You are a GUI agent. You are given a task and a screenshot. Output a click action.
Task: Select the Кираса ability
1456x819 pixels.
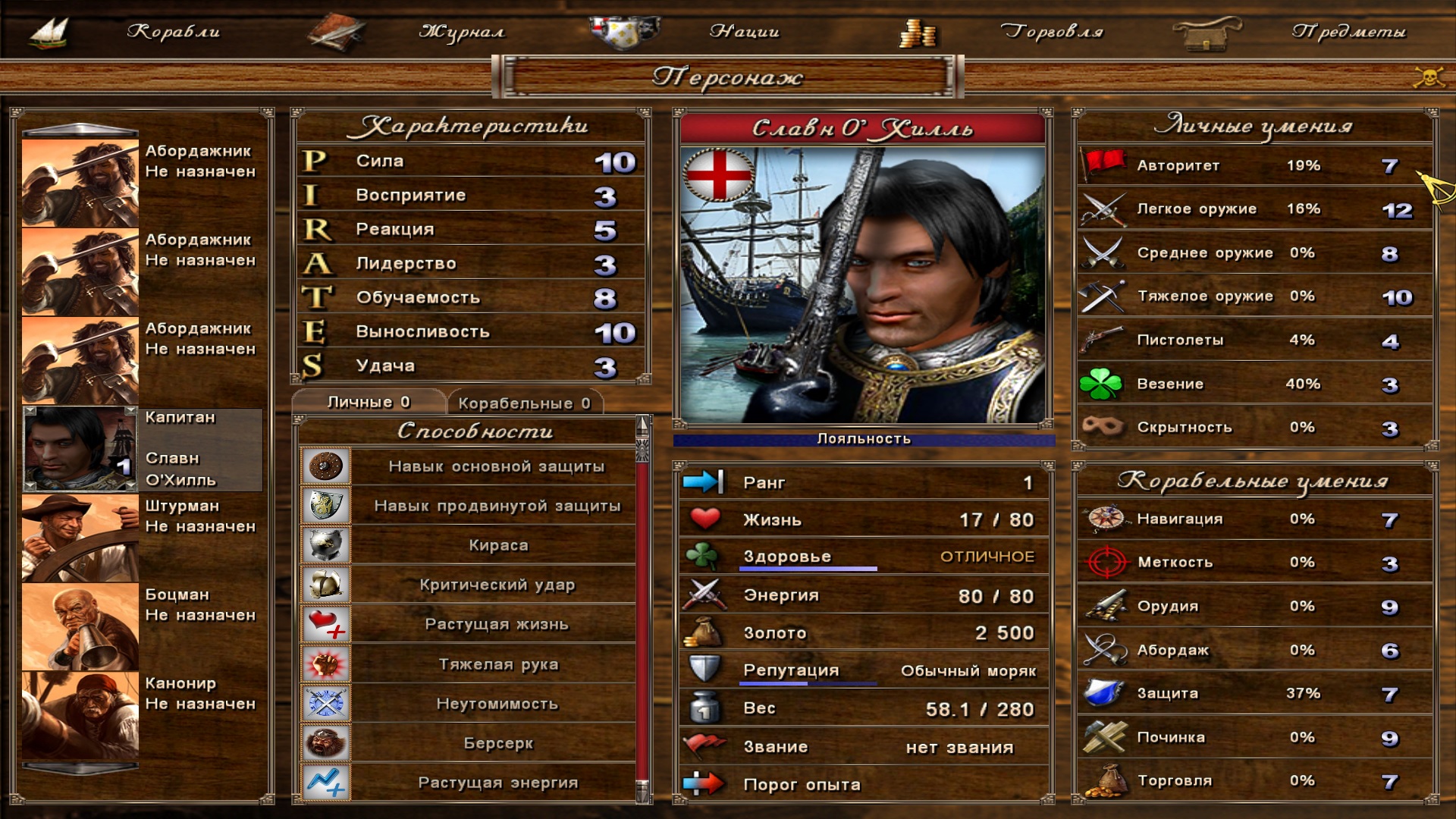pos(497,545)
